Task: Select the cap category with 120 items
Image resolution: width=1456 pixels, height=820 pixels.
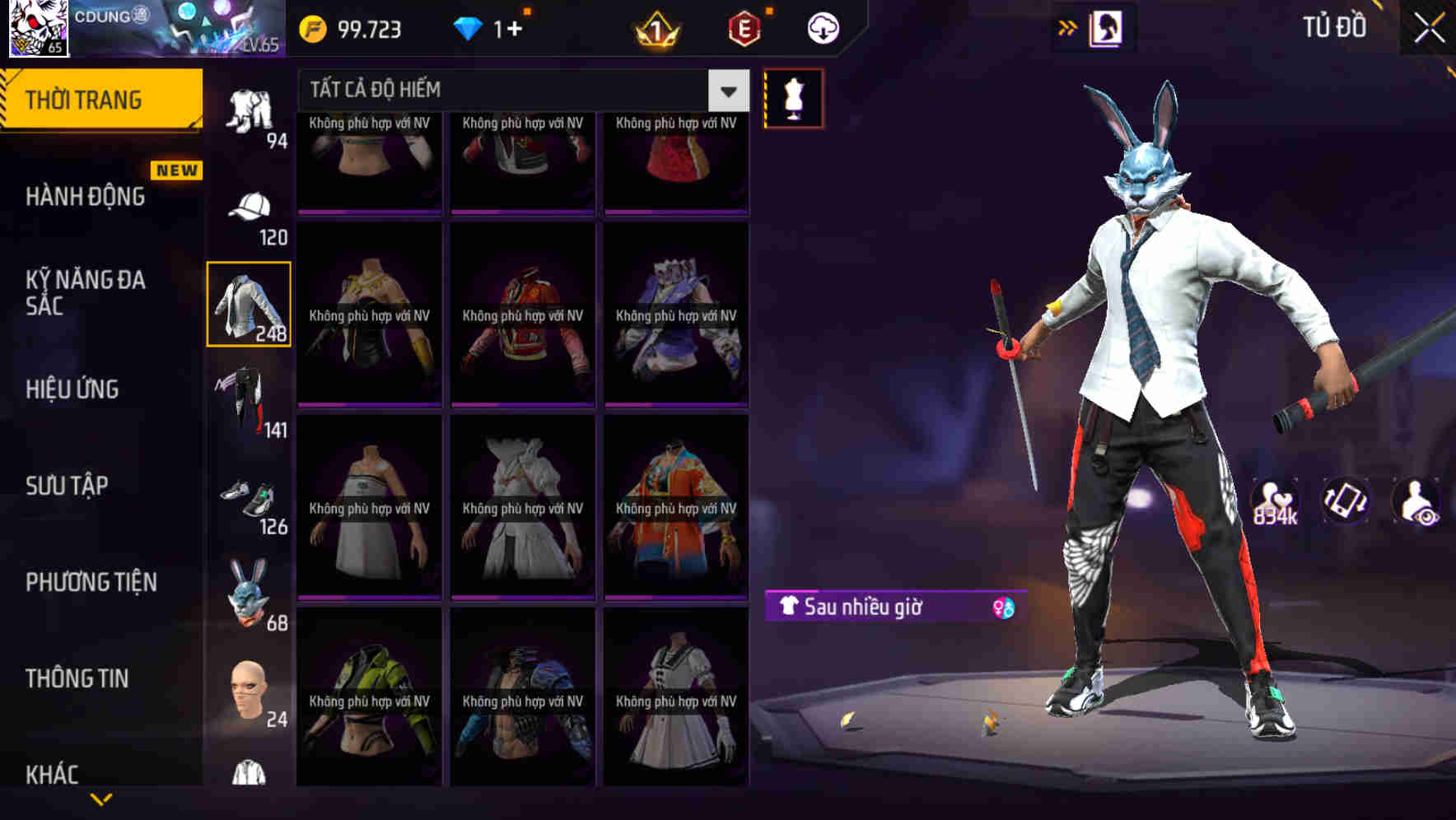Action: click(x=249, y=206)
